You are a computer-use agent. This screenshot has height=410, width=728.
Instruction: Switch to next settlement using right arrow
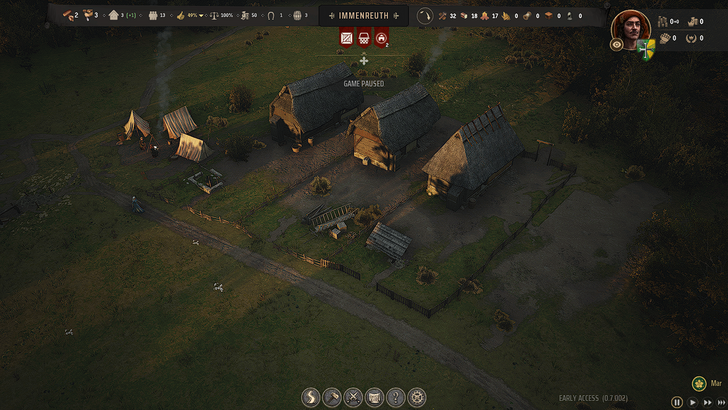pyautogui.click(x=396, y=16)
